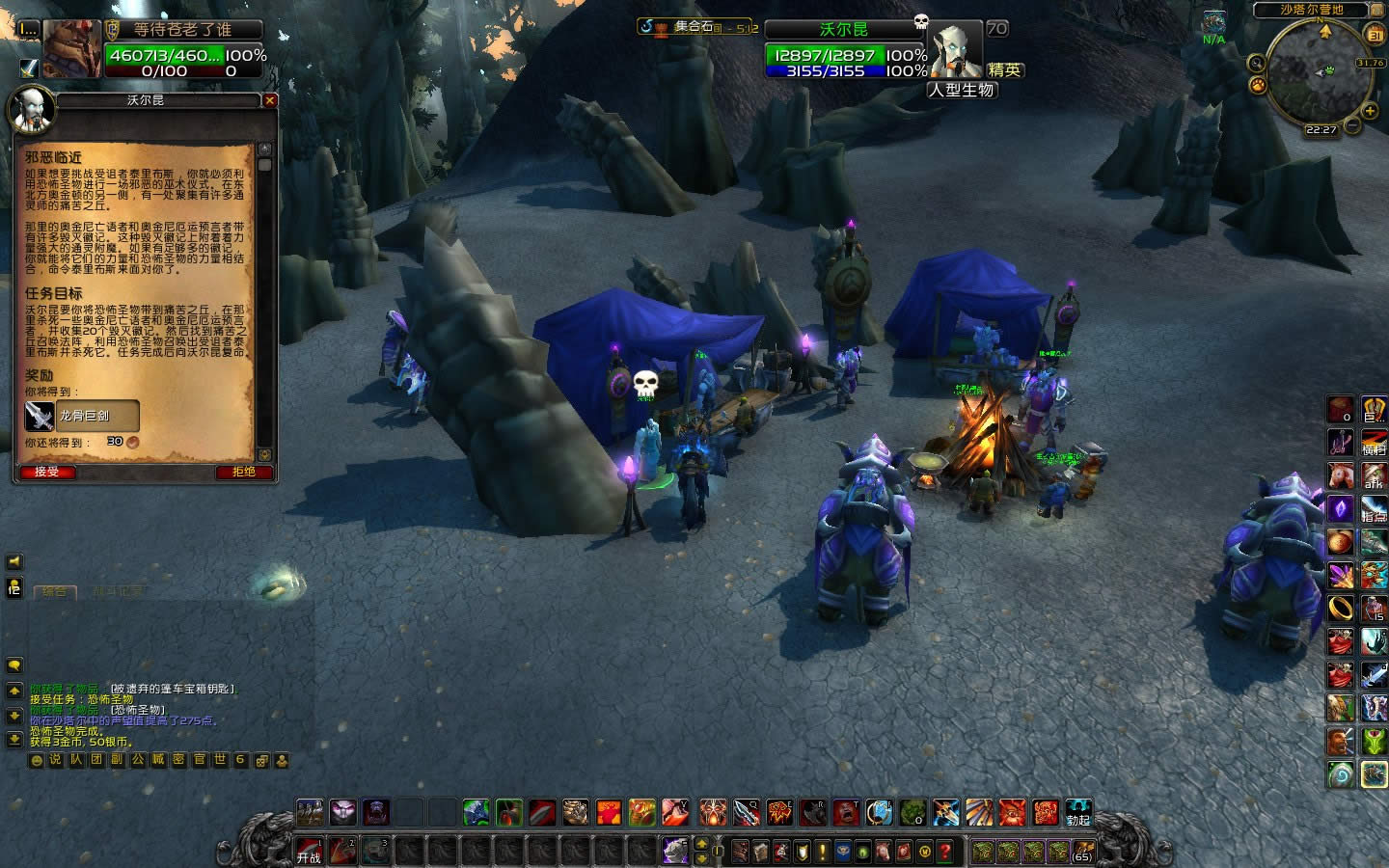
Task: Decline the quest with the 拒绝 button
Action: pos(243,472)
